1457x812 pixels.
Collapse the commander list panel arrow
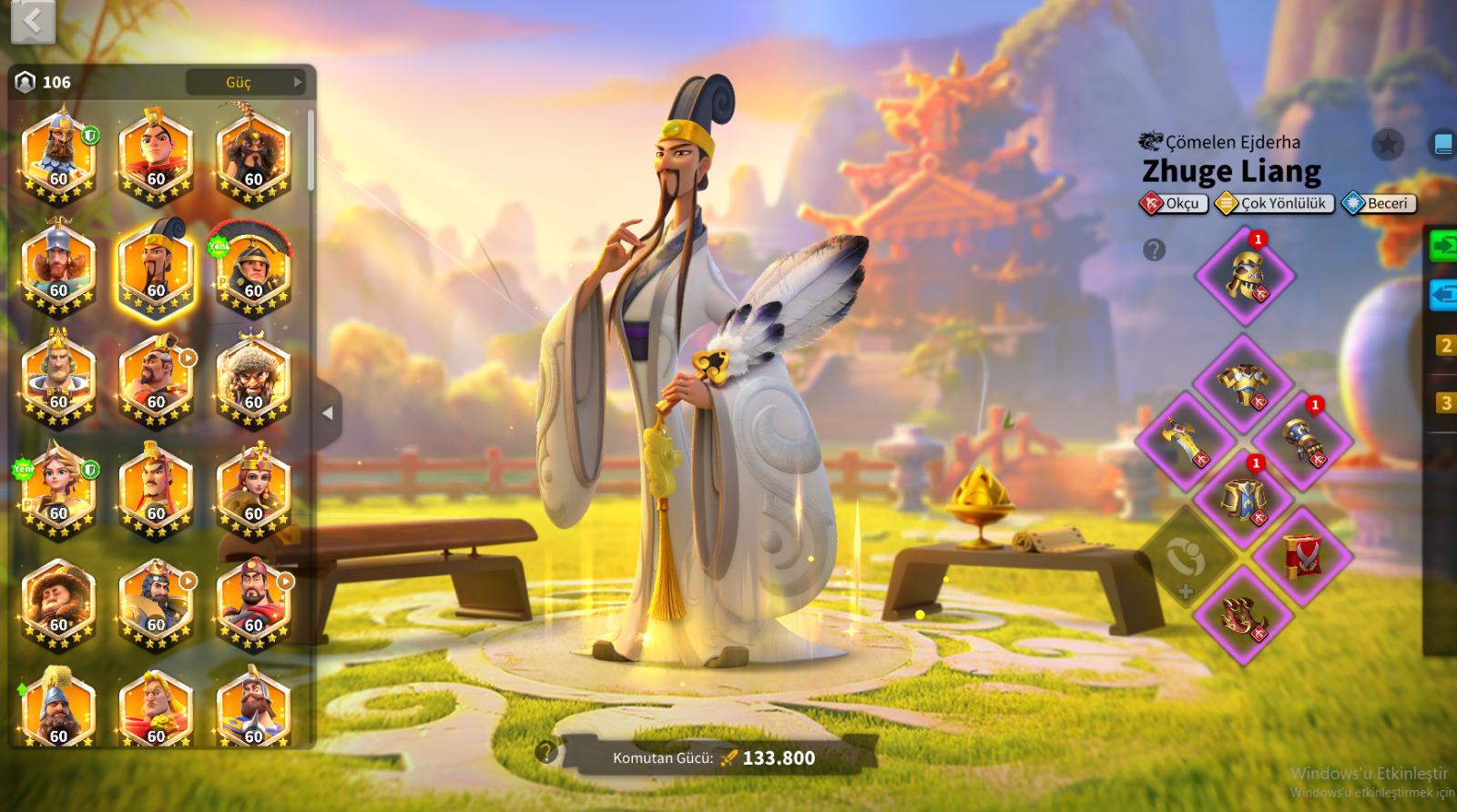(x=328, y=413)
